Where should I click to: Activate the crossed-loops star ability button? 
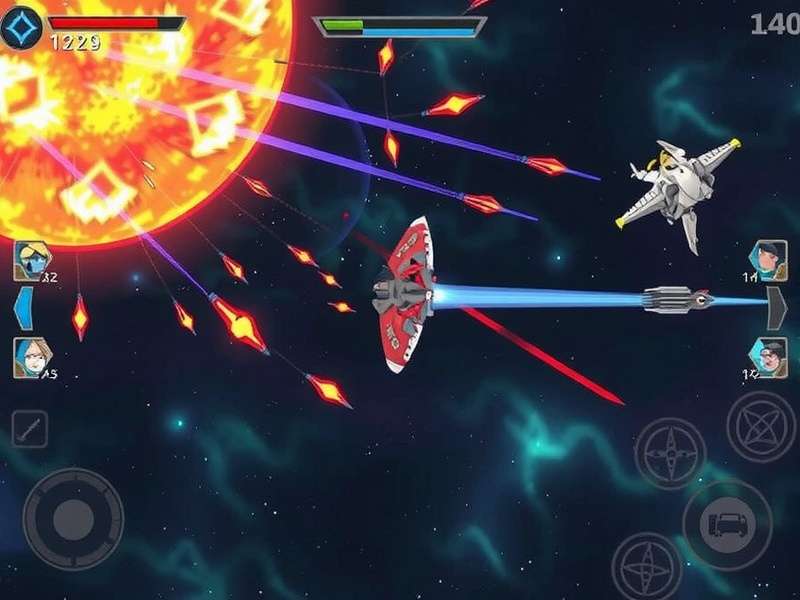761,426
